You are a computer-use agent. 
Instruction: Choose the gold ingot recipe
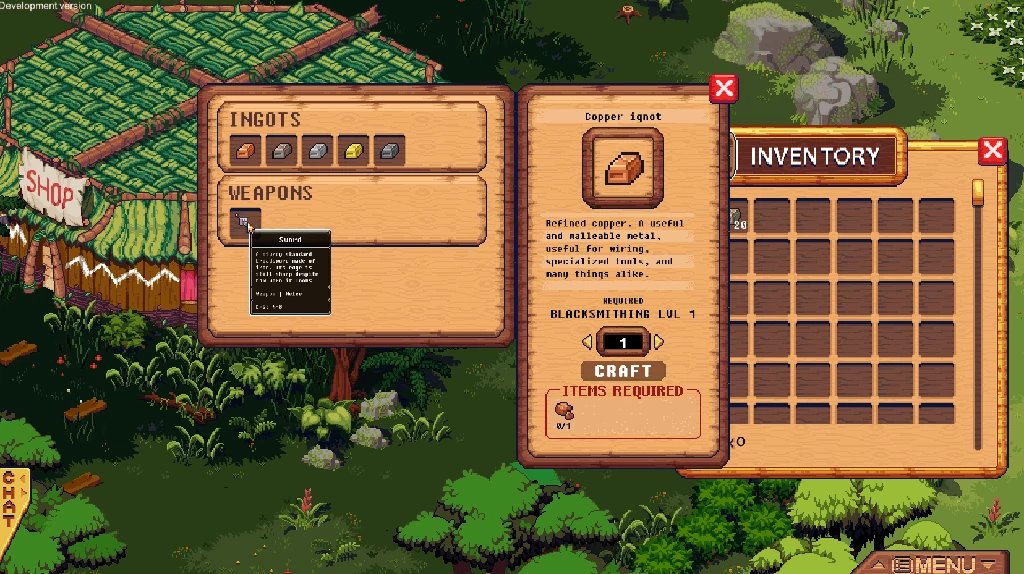tap(353, 150)
